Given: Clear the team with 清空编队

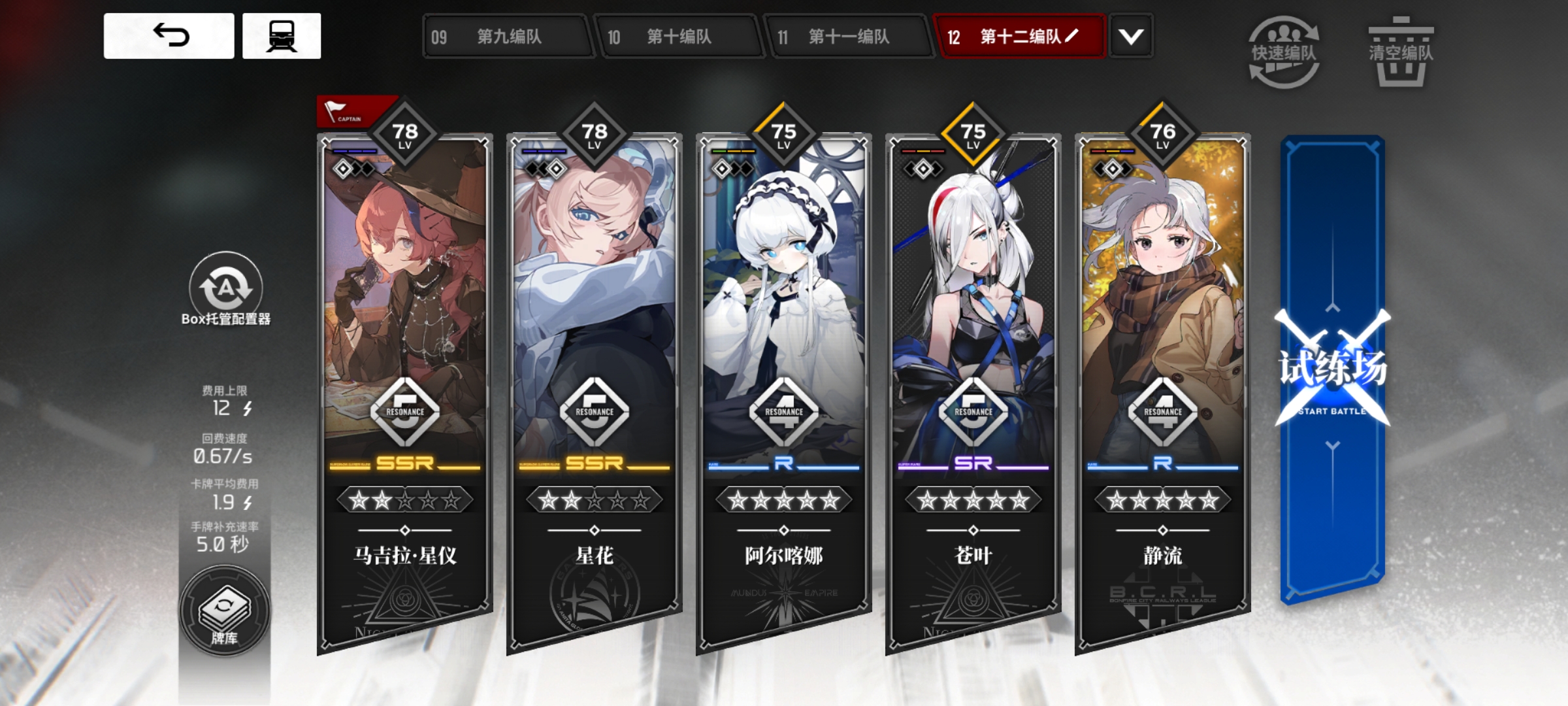Looking at the screenshot, I should [1401, 52].
